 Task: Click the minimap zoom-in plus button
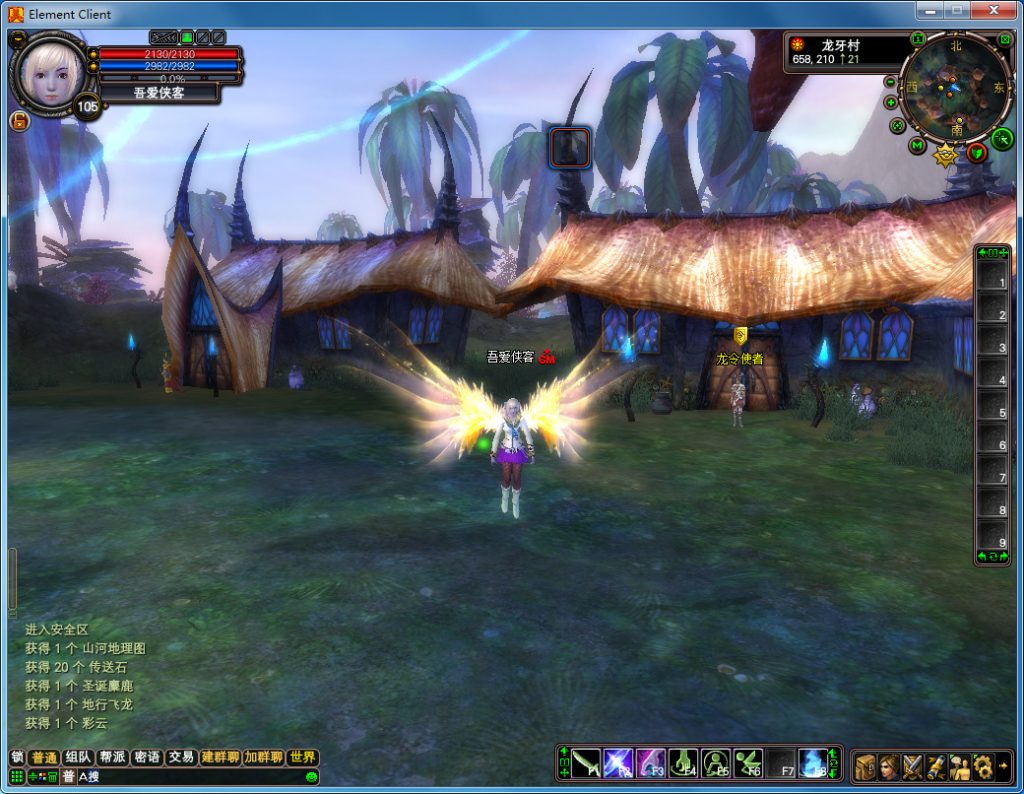click(891, 102)
